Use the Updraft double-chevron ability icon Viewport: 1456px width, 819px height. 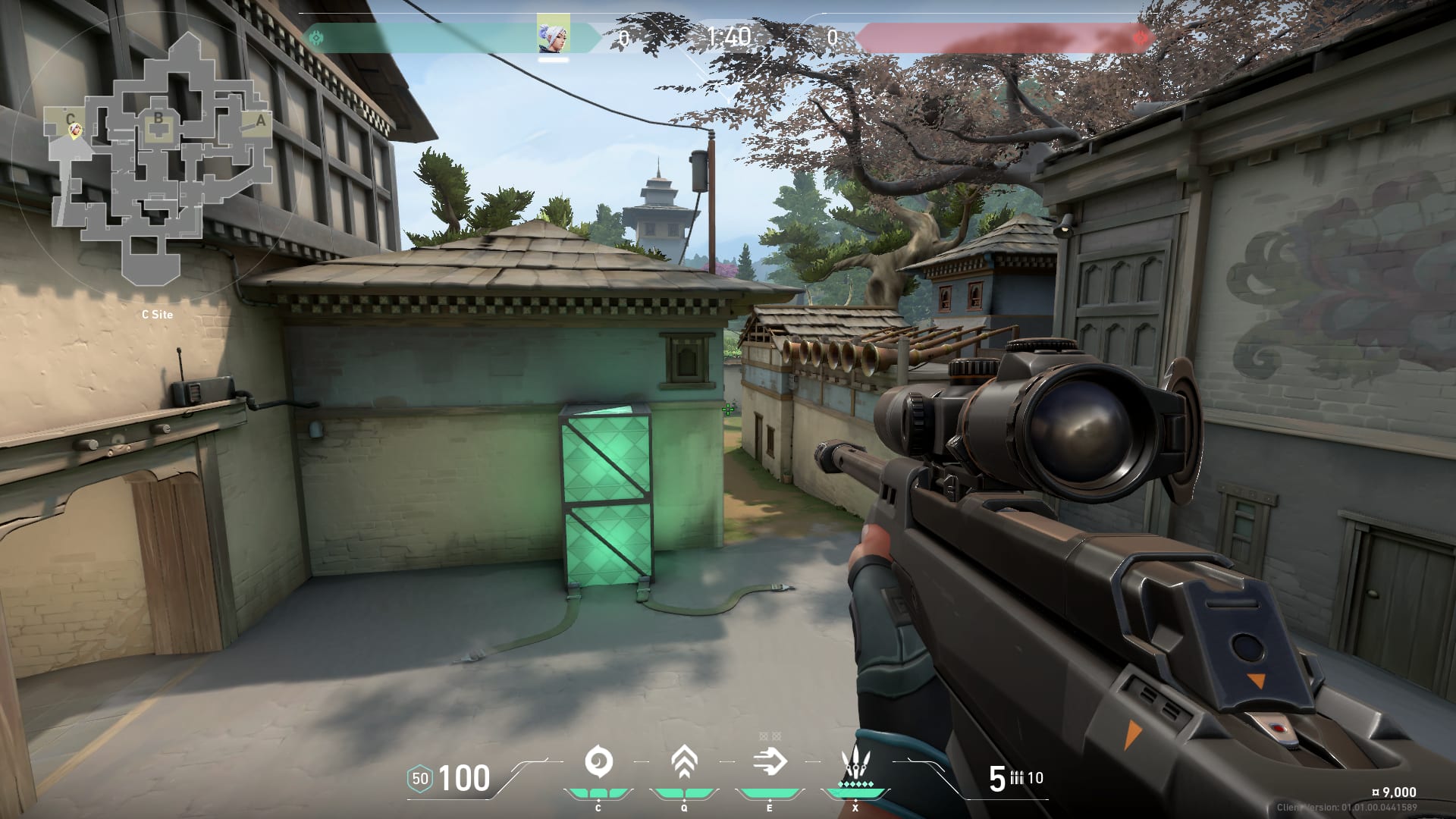click(684, 761)
